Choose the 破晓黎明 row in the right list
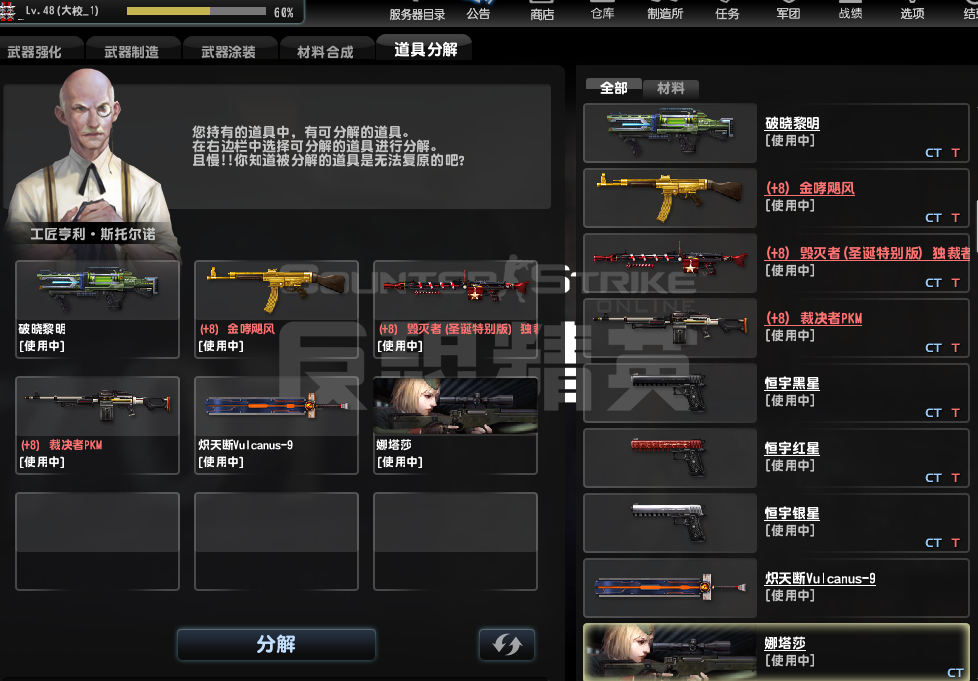Viewport: 978px width, 681px height. point(776,131)
